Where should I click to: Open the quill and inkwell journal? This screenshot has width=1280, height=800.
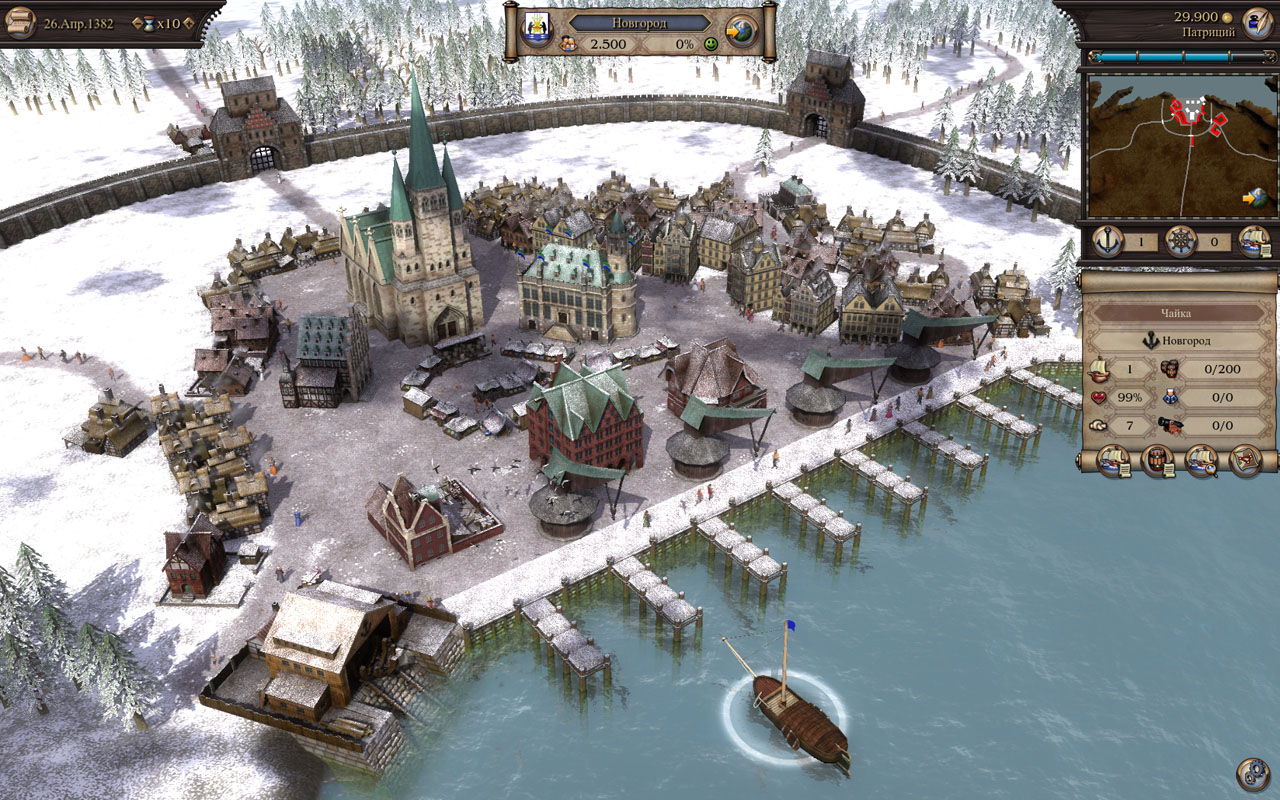coord(1256,21)
